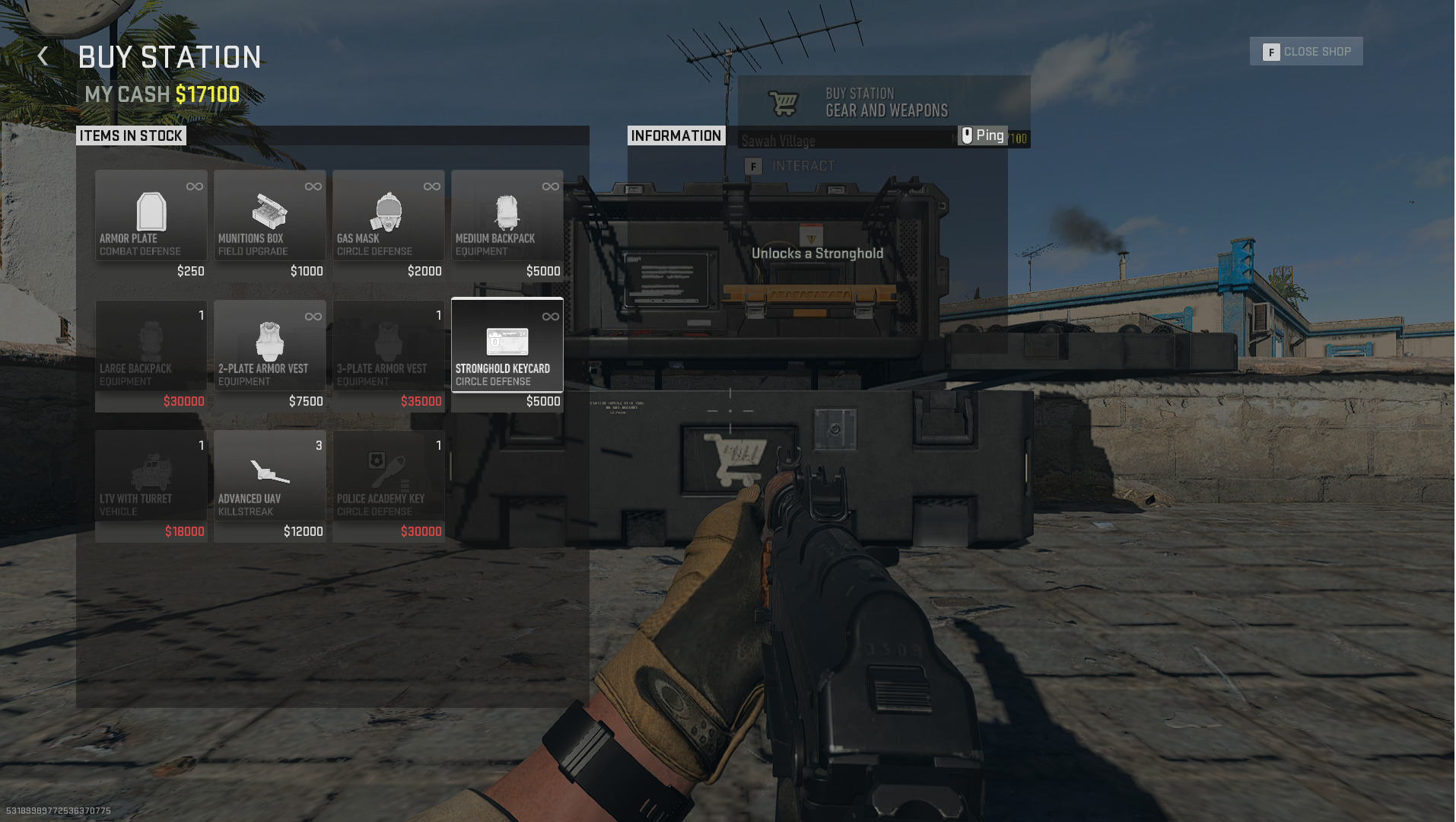Click the back arrow beside Buy Station
Viewport: 1456px width, 822px height.
[43, 56]
